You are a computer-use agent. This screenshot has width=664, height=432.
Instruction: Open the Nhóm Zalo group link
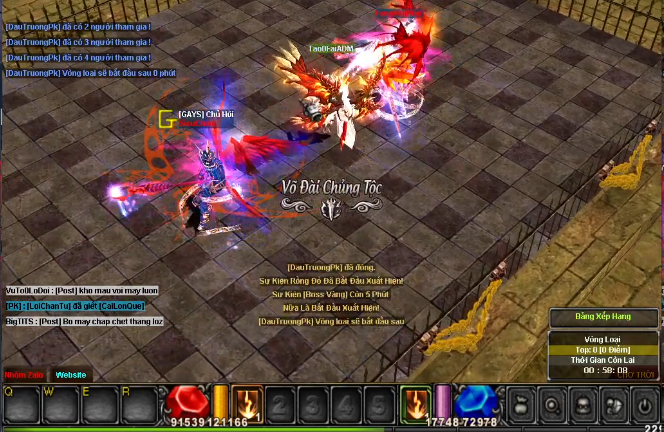tap(22, 375)
